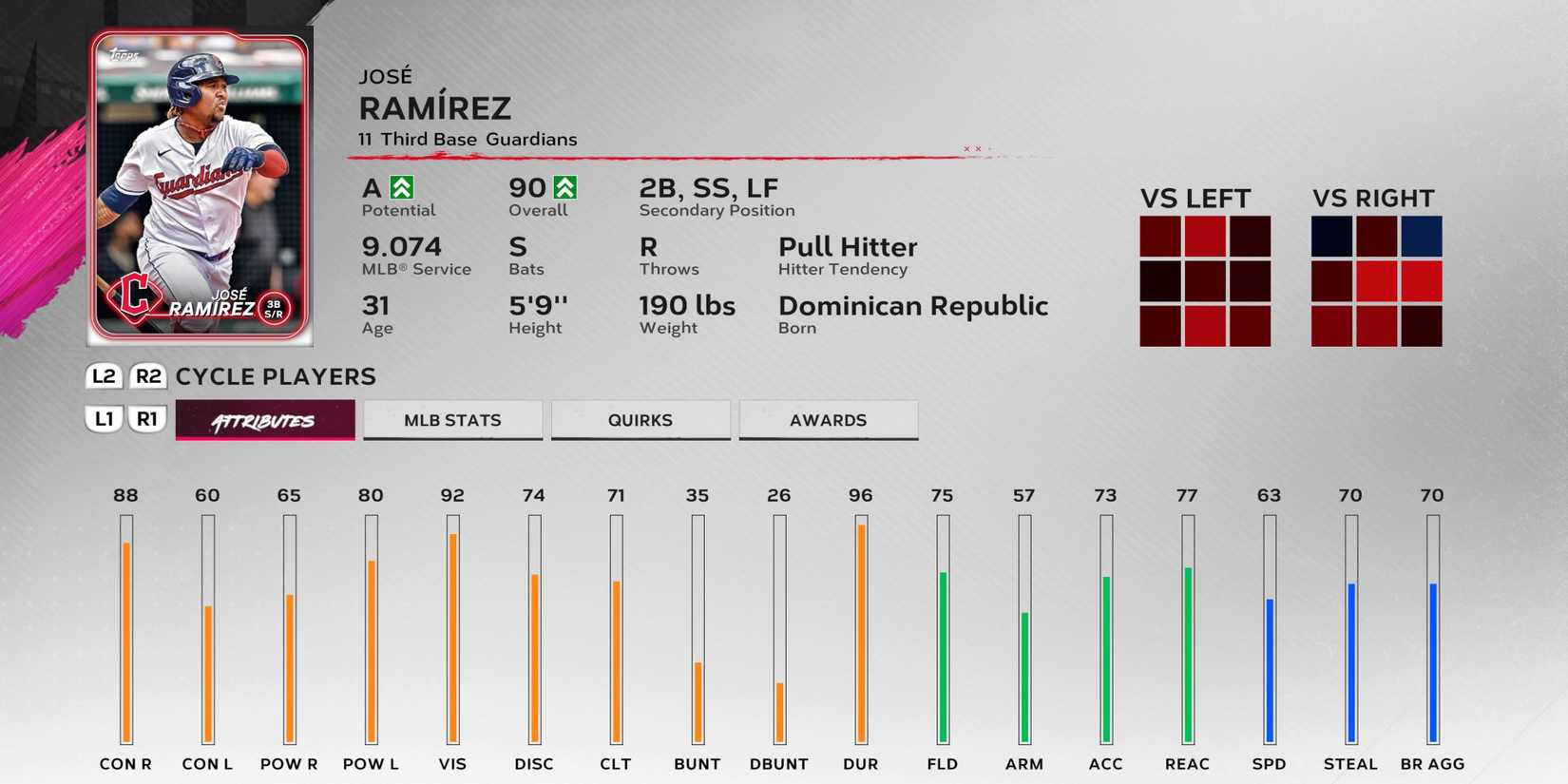Select the Awards tab
The image size is (1568, 784).
[828, 419]
